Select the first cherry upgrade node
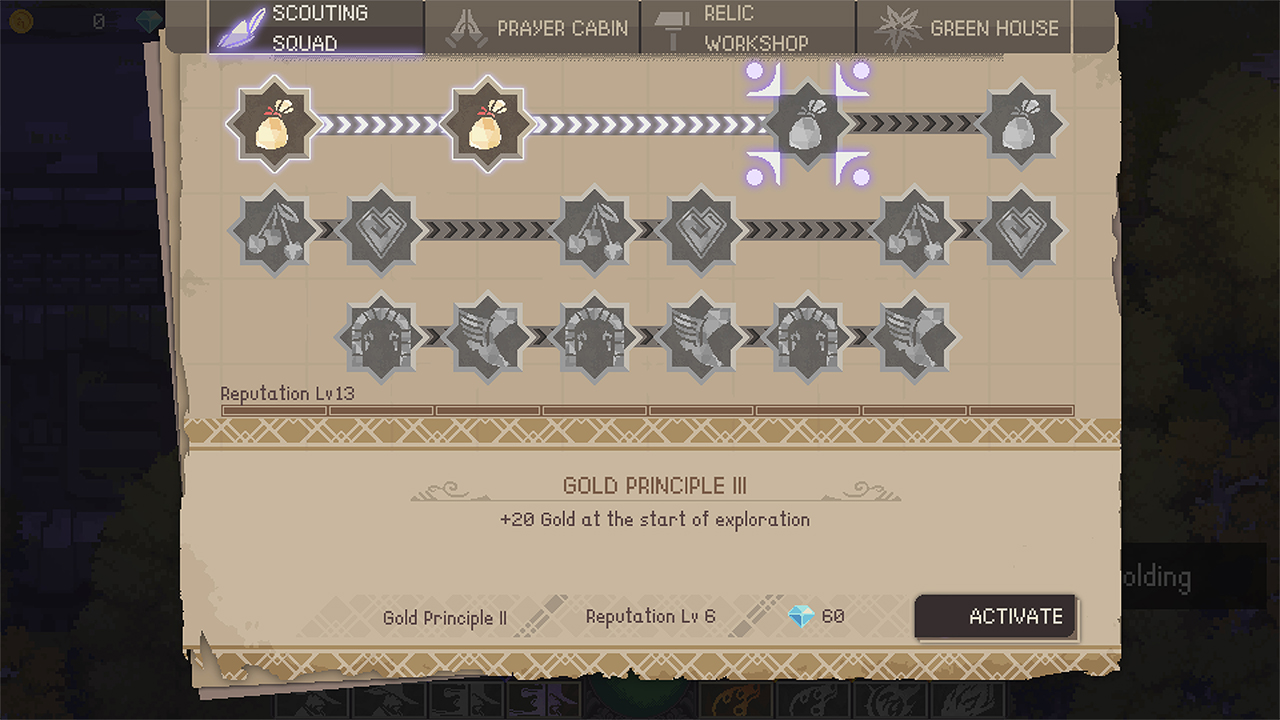 pyautogui.click(x=272, y=231)
